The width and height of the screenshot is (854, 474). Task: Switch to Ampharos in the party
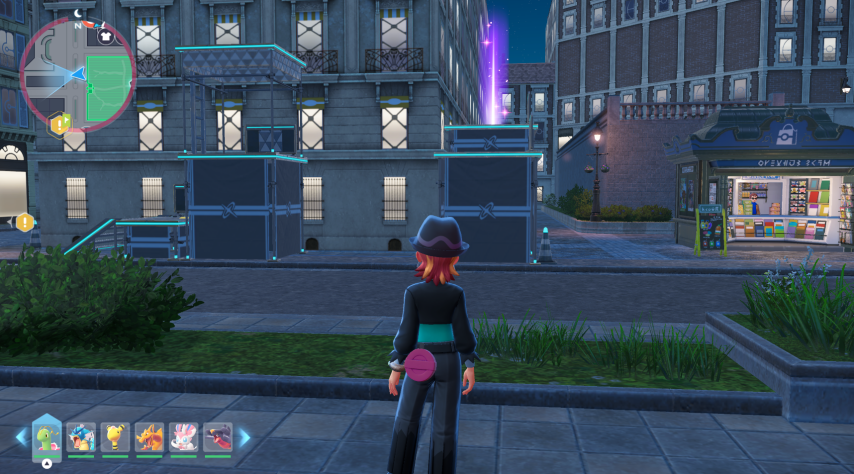116,437
